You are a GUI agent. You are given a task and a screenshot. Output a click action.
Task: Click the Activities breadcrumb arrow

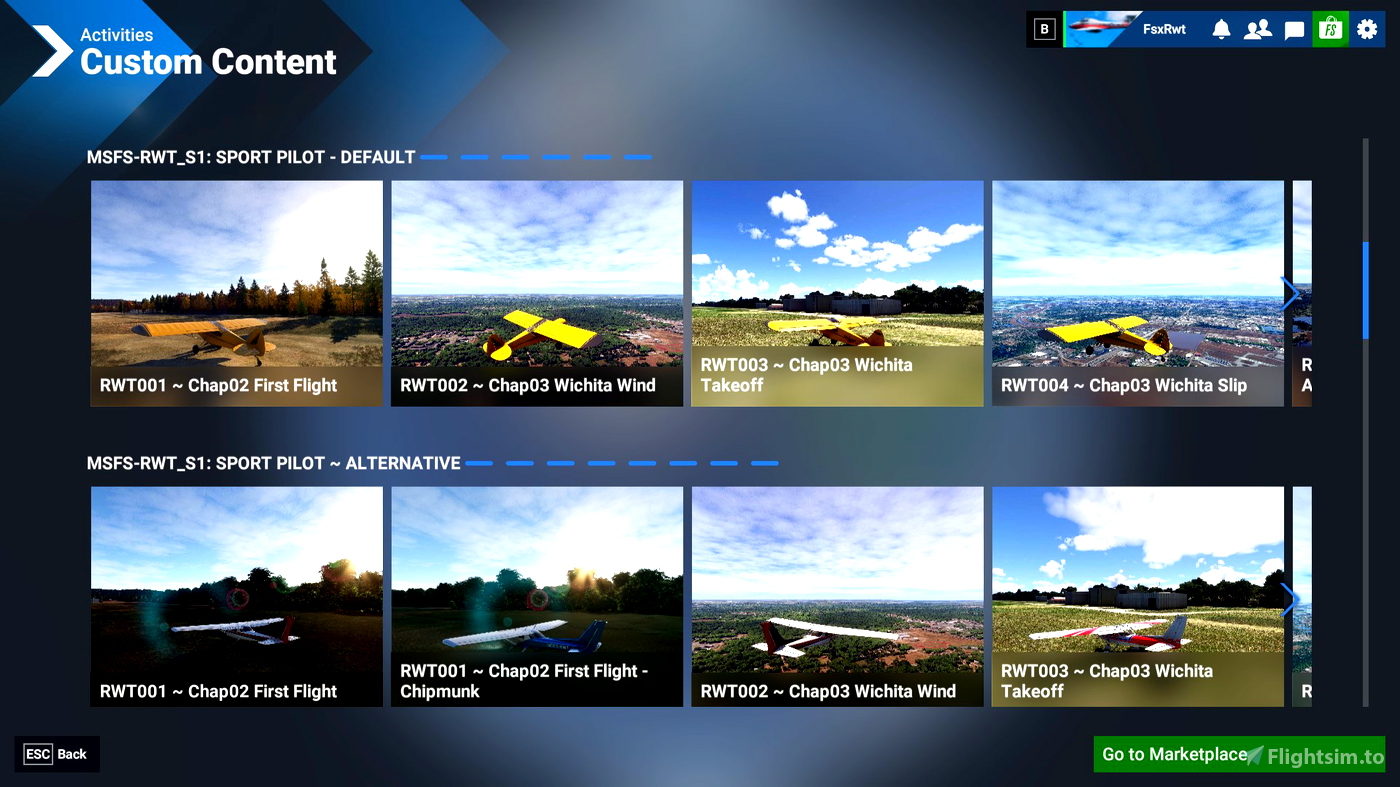tap(50, 50)
